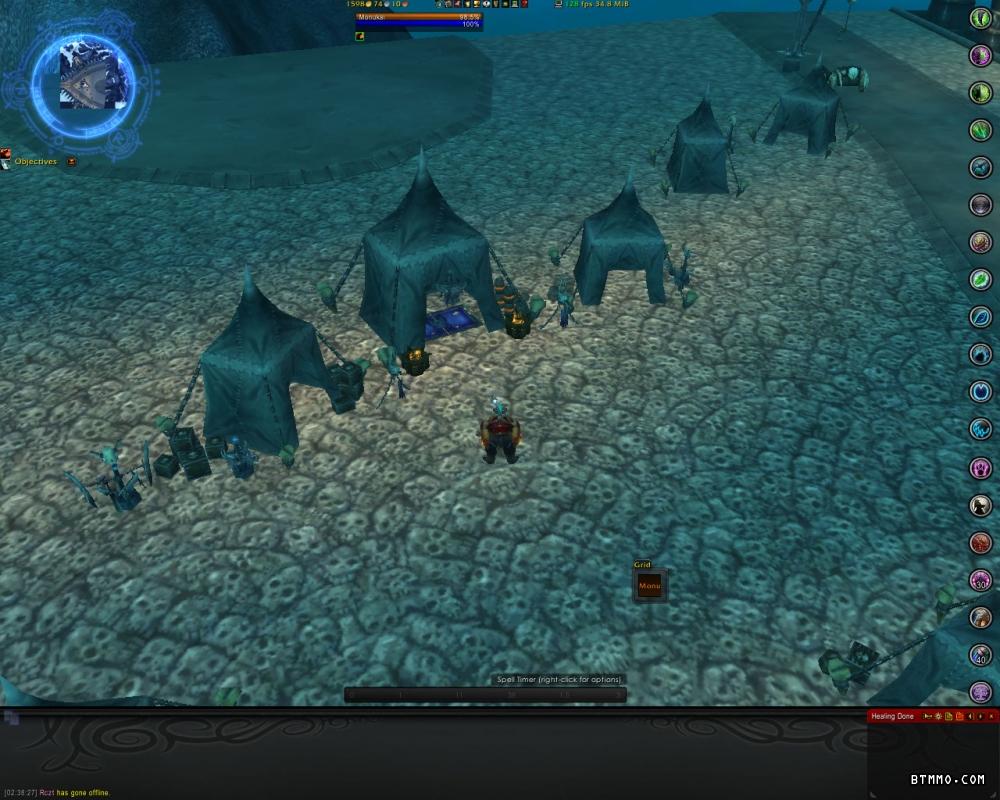The height and width of the screenshot is (800, 1000).
Task: Cast the green leaf spell icon
Action: point(981,280)
